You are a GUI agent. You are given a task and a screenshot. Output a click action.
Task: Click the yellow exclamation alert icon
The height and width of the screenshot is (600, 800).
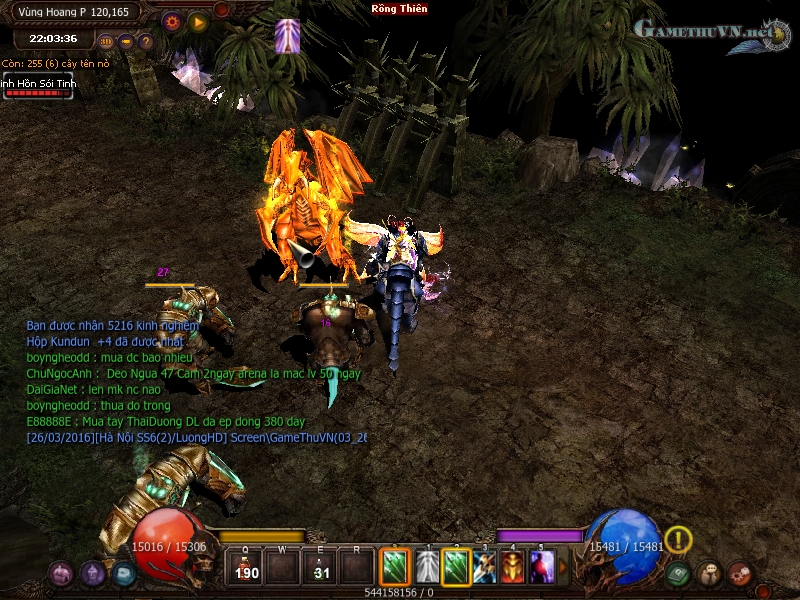678,540
